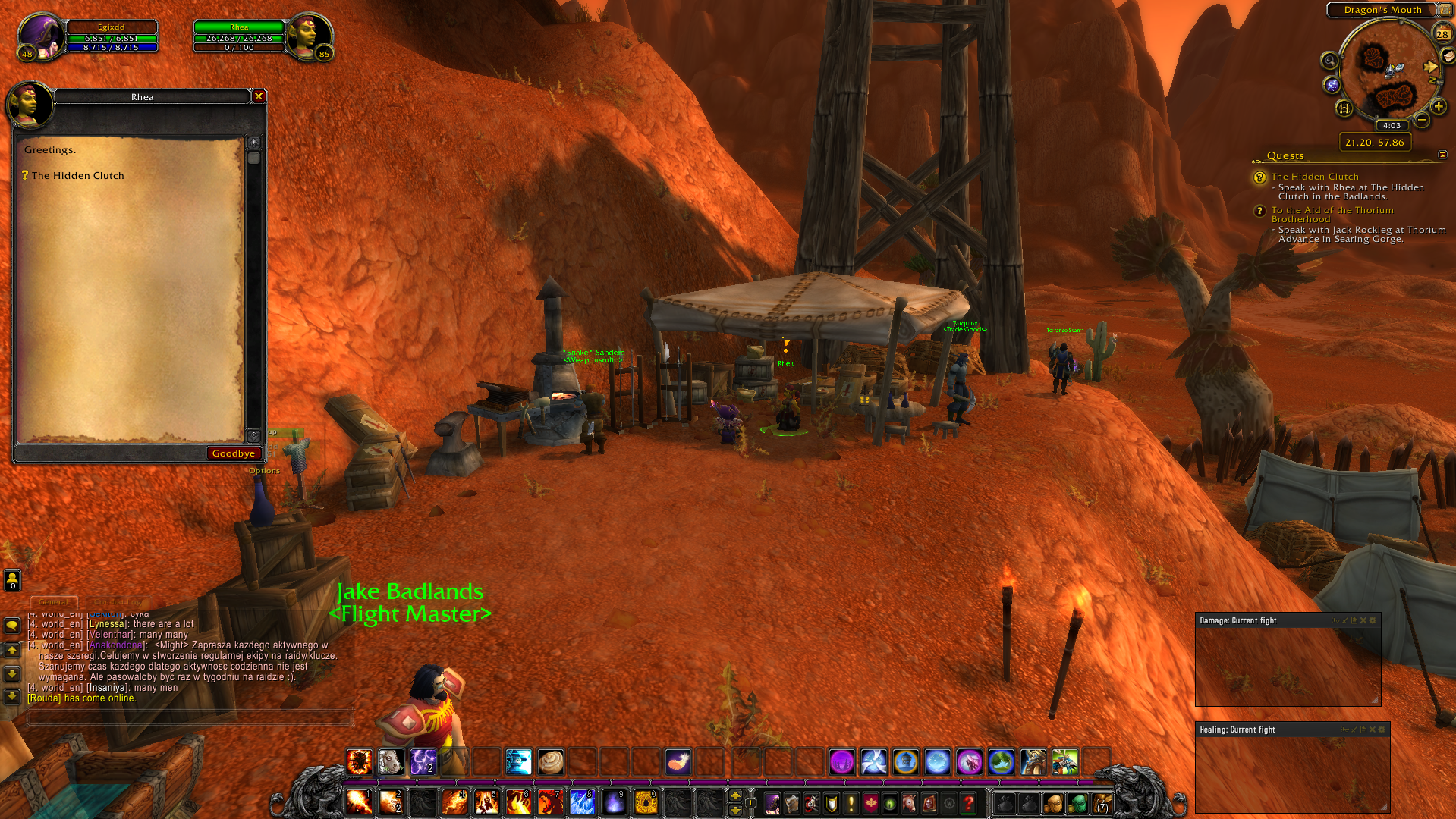The height and width of the screenshot is (819, 1456).
Task: Use the white feather item
Action: click(x=678, y=761)
